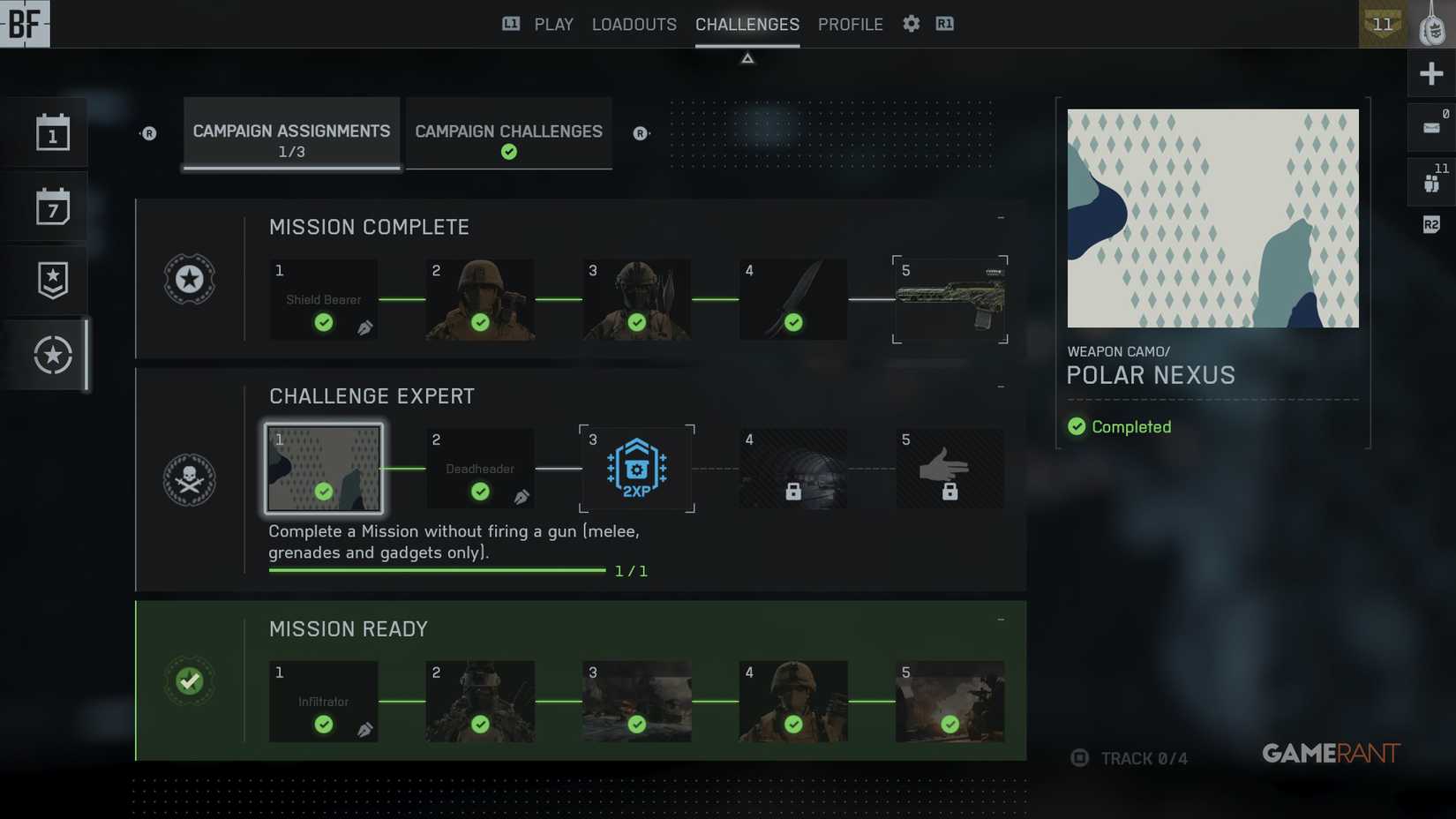This screenshot has width=1456, height=819.
Task: Select the Polar Nexus camo tile
Action: 323,469
